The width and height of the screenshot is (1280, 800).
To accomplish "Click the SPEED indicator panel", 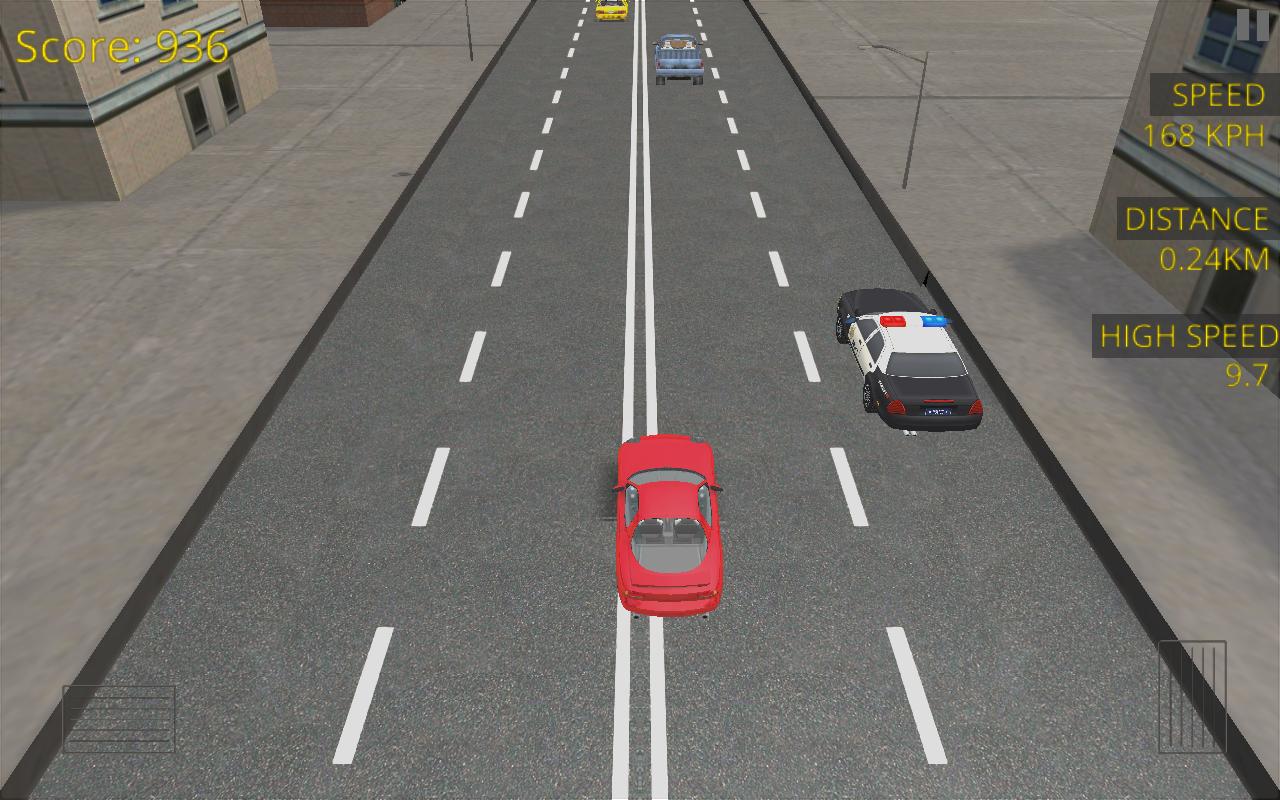I will point(1216,96).
